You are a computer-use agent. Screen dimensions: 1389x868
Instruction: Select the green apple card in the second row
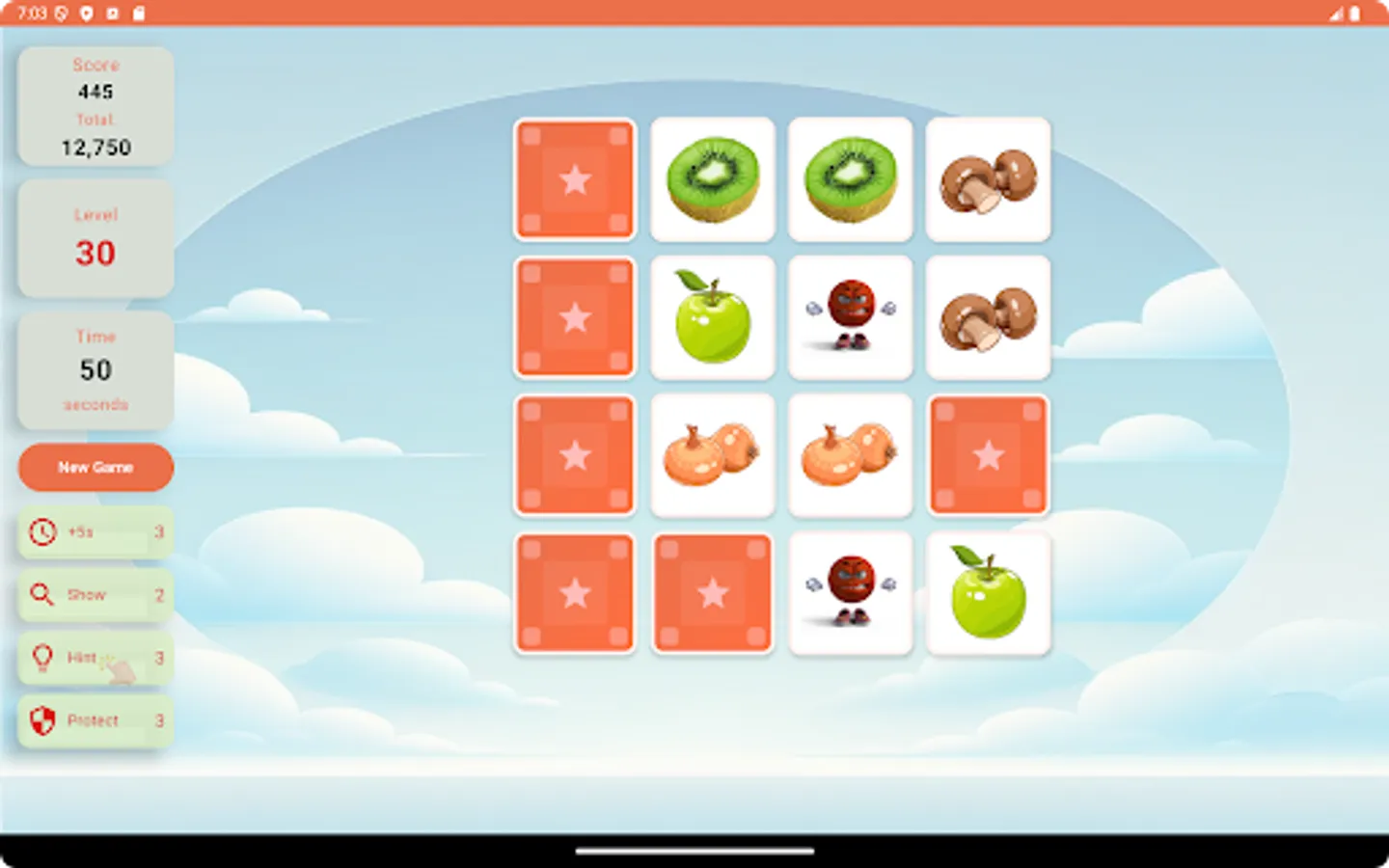point(712,318)
